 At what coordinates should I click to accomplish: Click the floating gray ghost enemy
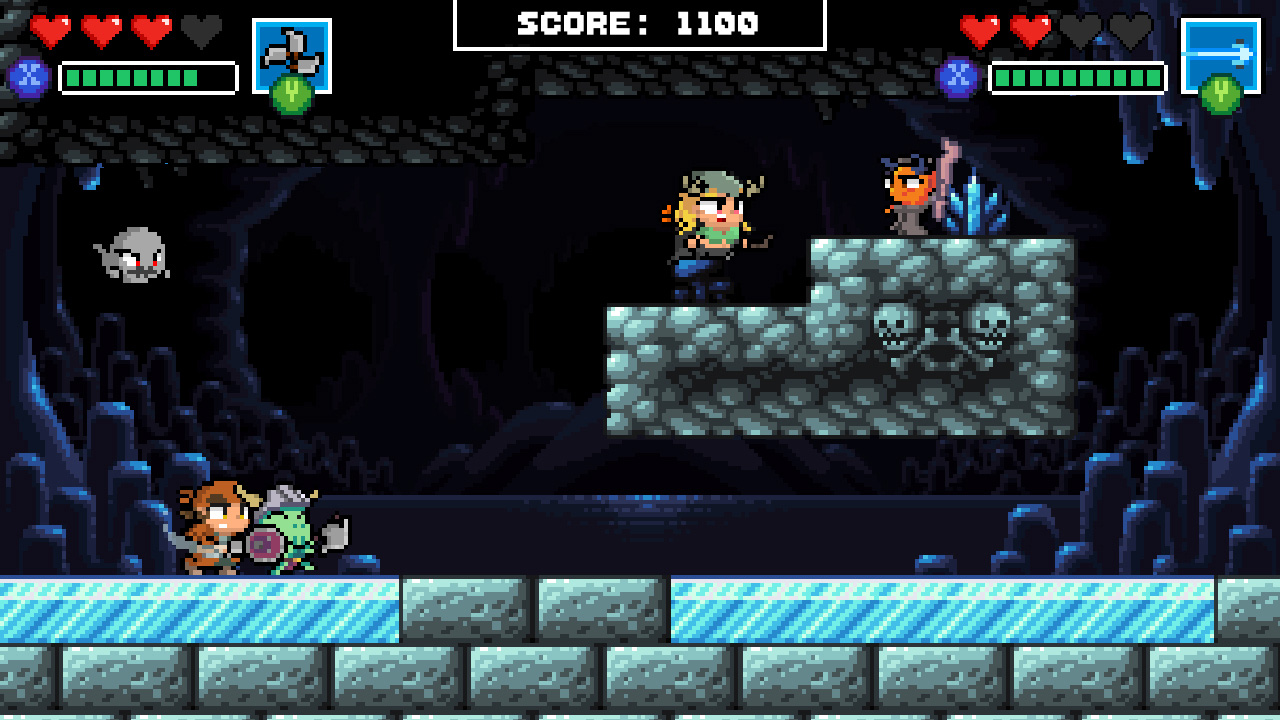(x=131, y=257)
